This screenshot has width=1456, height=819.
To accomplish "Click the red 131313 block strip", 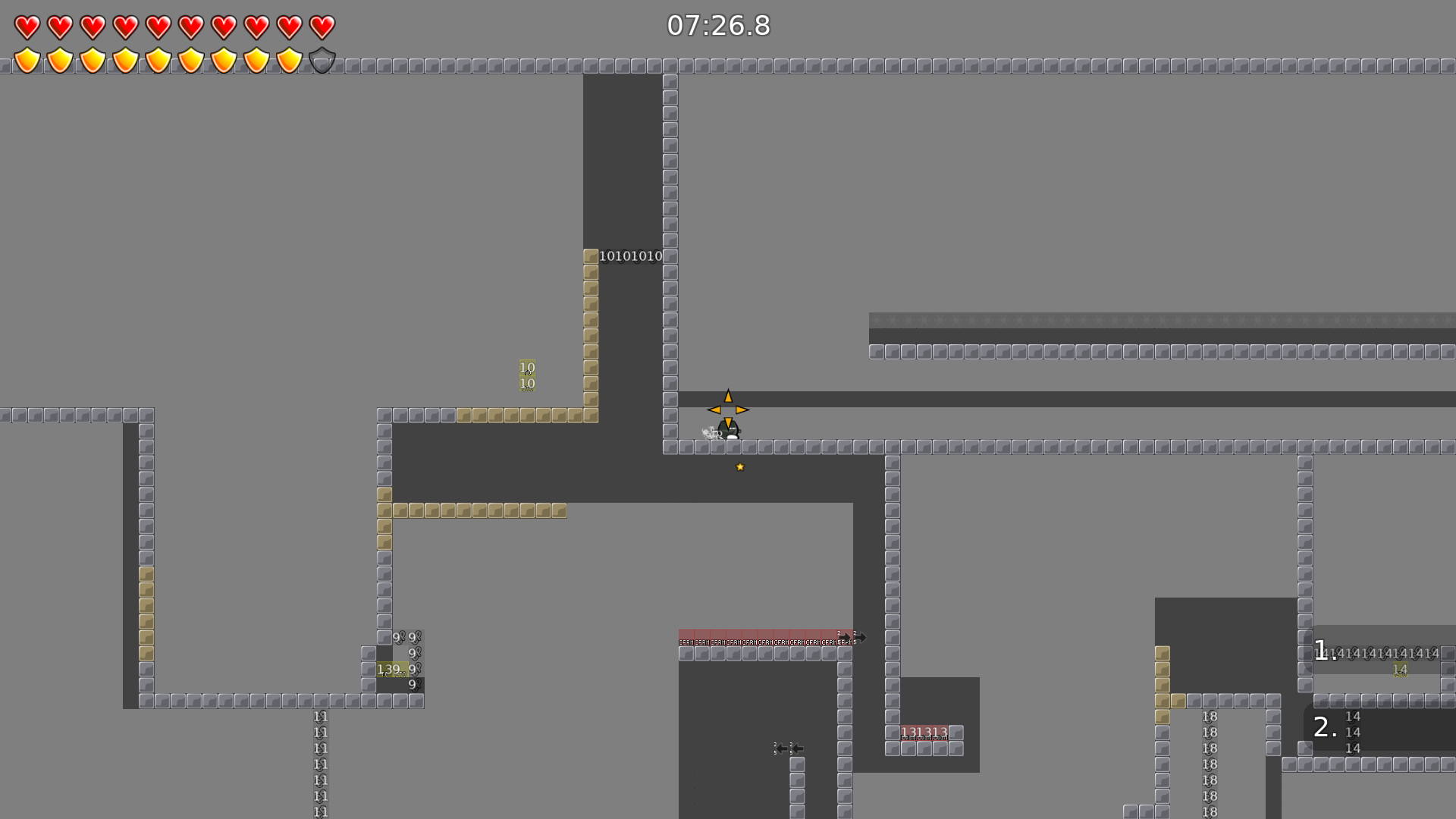I will click(922, 731).
